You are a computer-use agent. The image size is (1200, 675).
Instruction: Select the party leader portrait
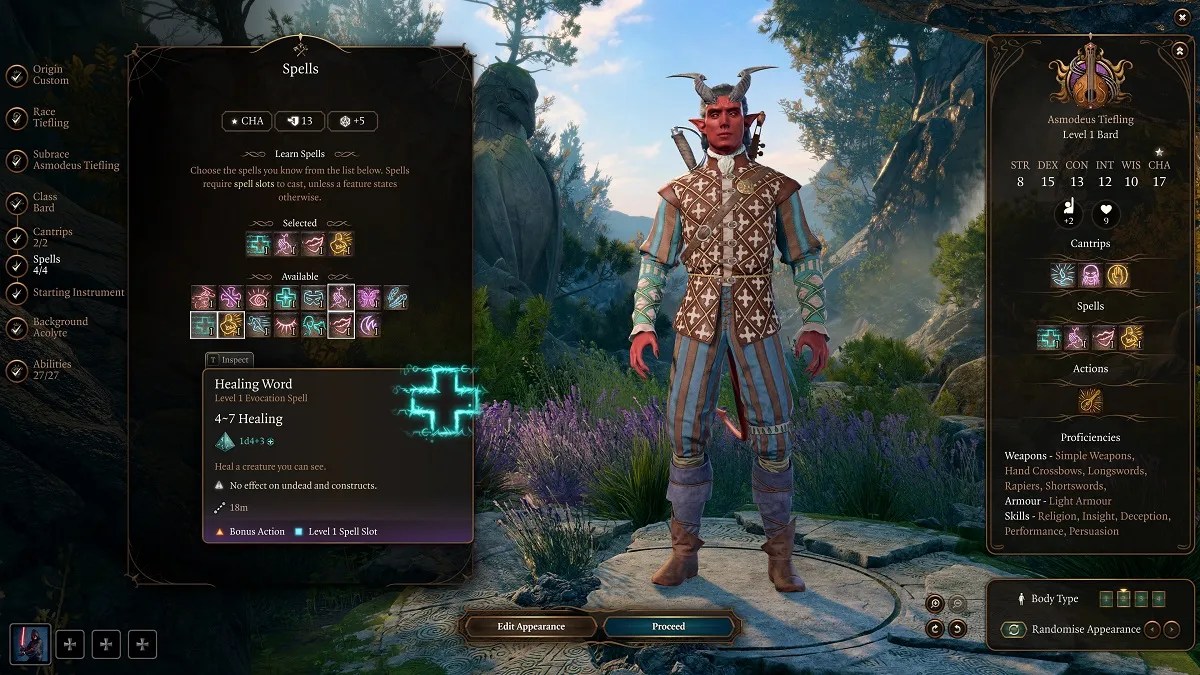tap(30, 644)
